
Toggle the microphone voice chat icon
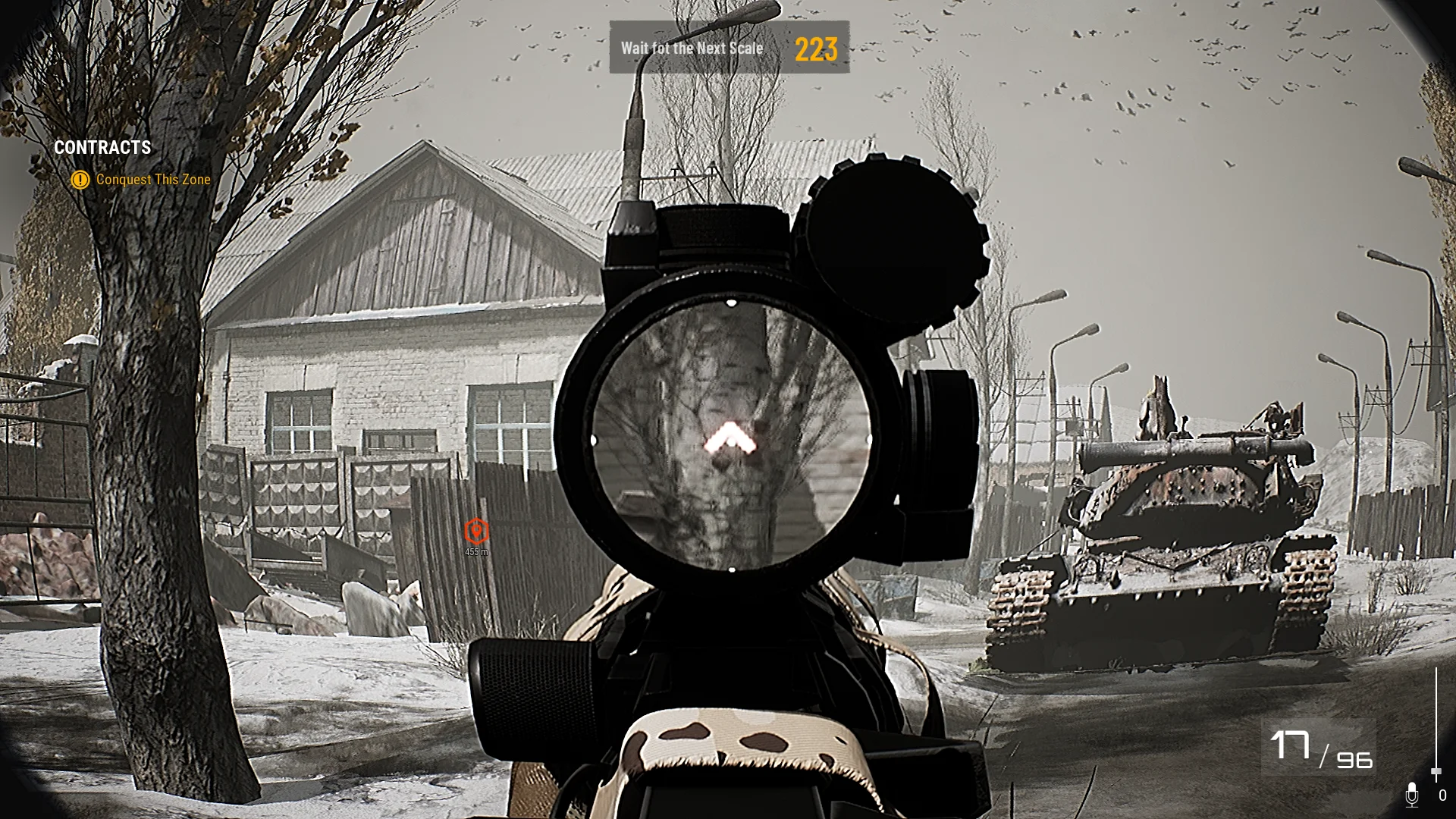(1411, 795)
